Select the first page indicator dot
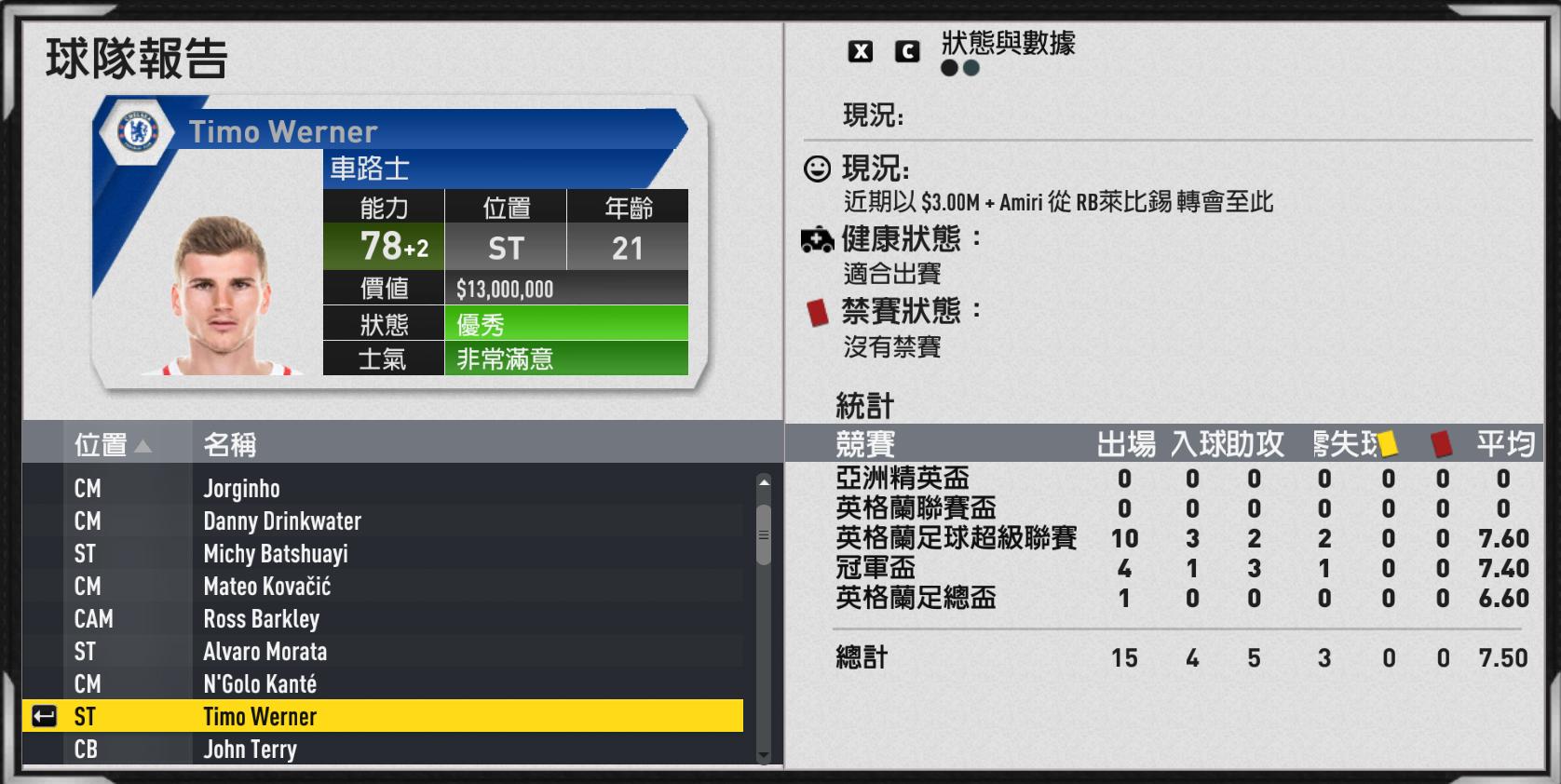Viewport: 1561px width, 784px height. coord(947,67)
